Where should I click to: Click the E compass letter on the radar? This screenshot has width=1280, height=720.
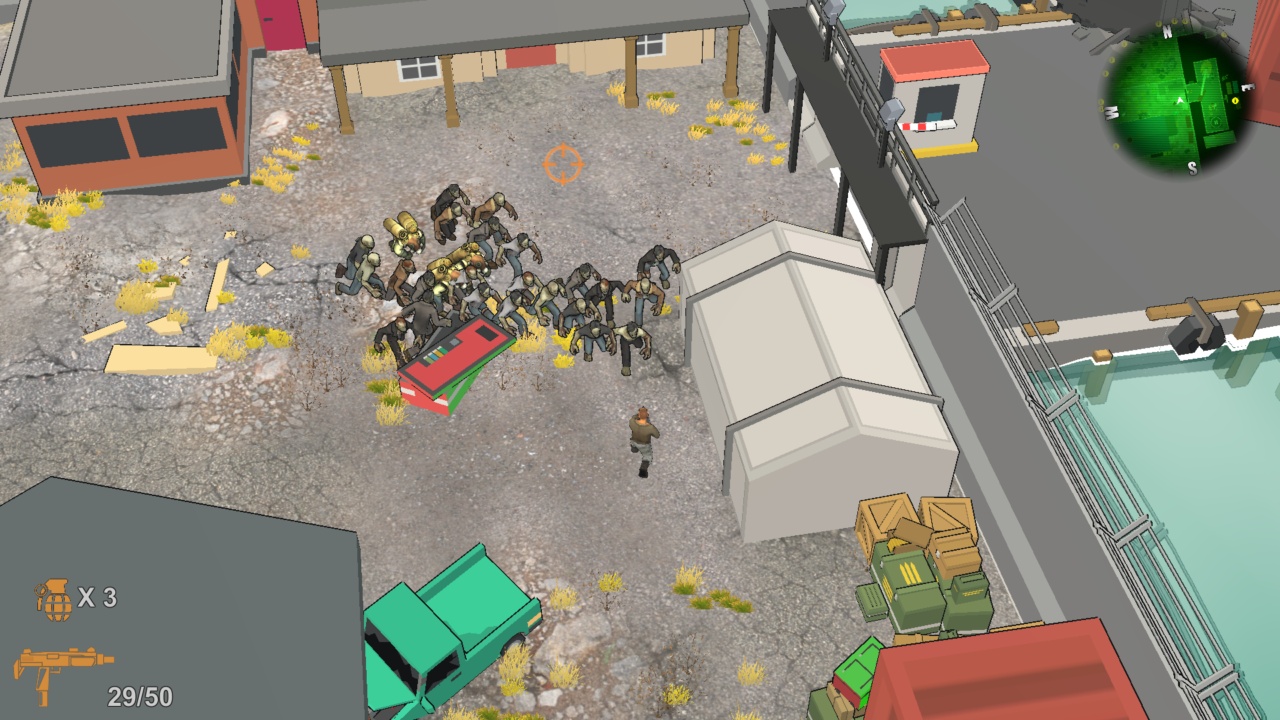(1247, 88)
